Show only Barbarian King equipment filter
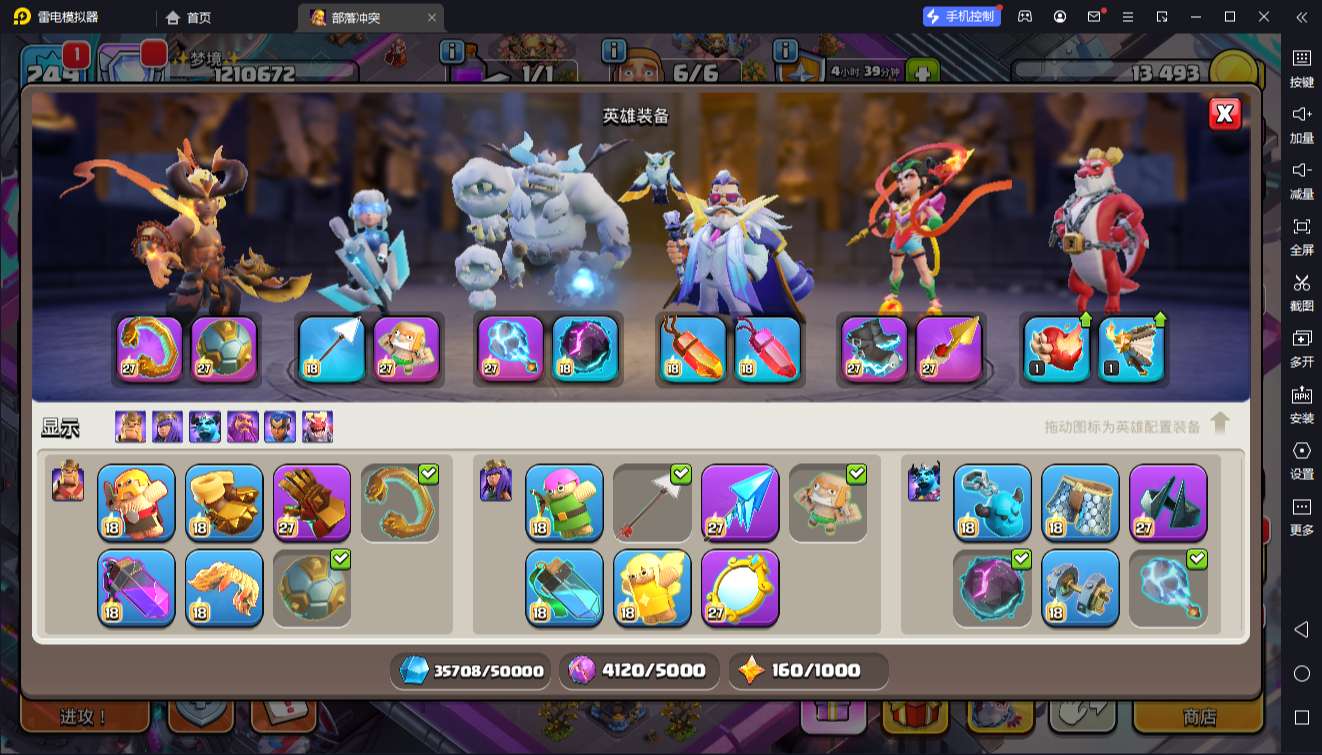Screen dimensions: 1322x755 130,427
